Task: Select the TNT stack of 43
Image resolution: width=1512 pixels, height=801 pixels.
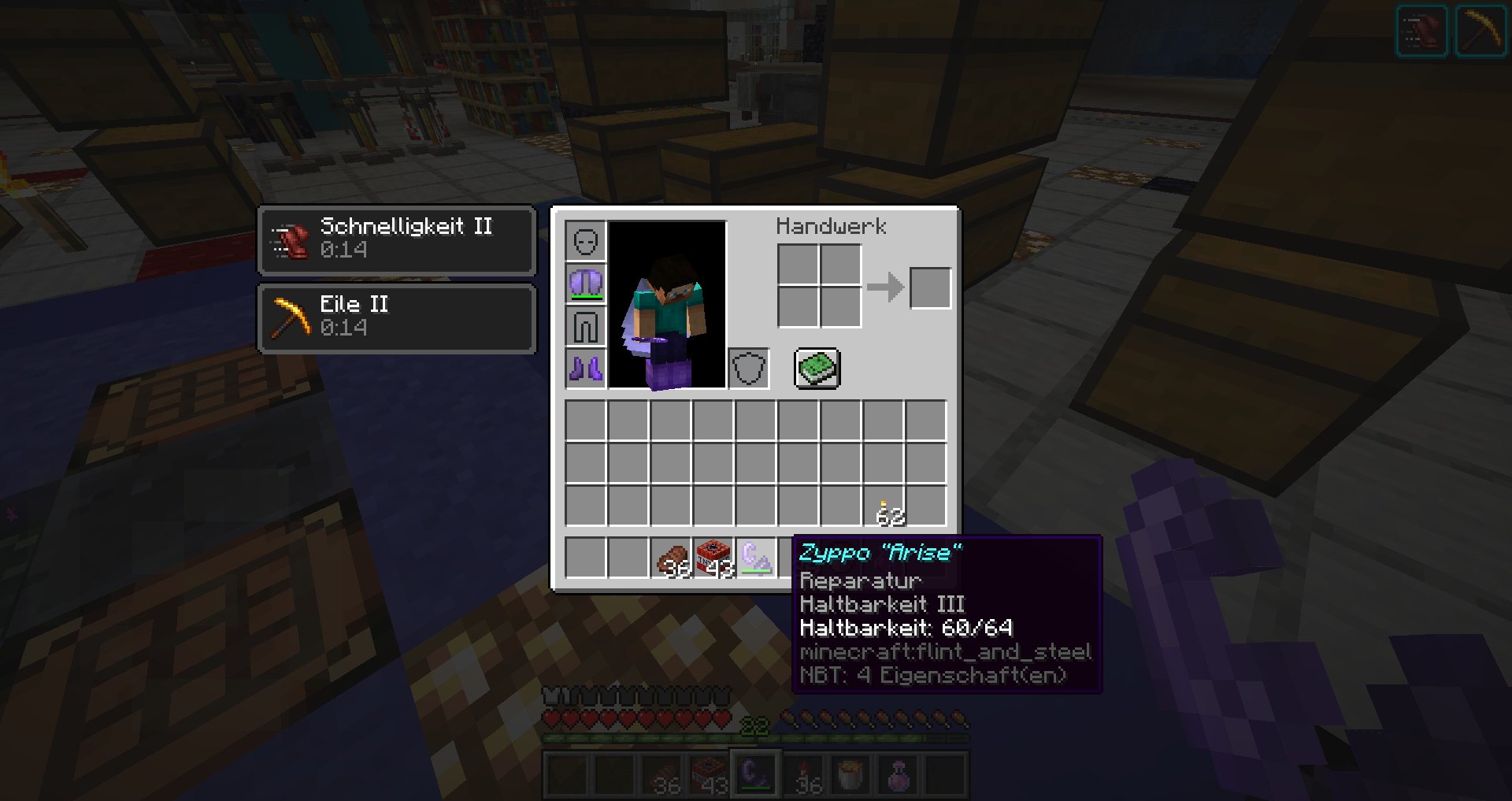Action: click(x=713, y=558)
